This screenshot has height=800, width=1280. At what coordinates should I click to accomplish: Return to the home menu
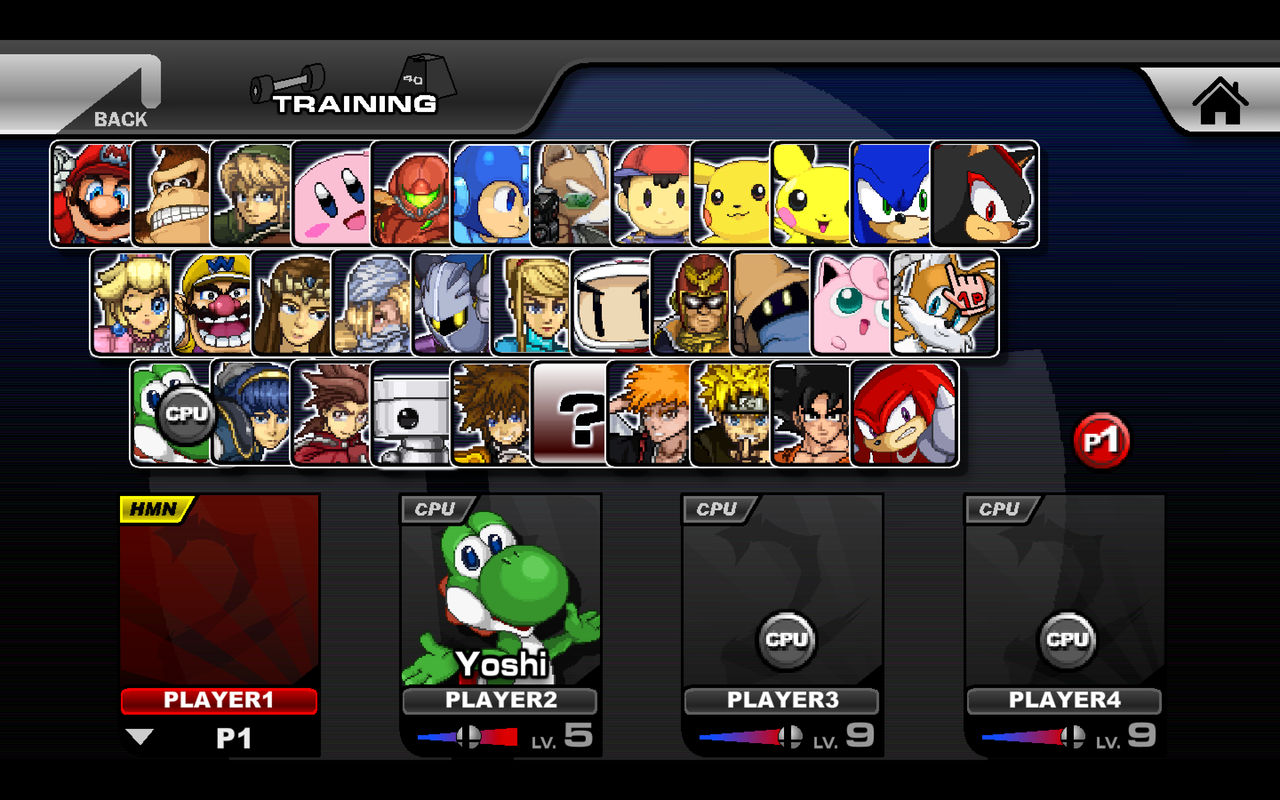[1218, 102]
